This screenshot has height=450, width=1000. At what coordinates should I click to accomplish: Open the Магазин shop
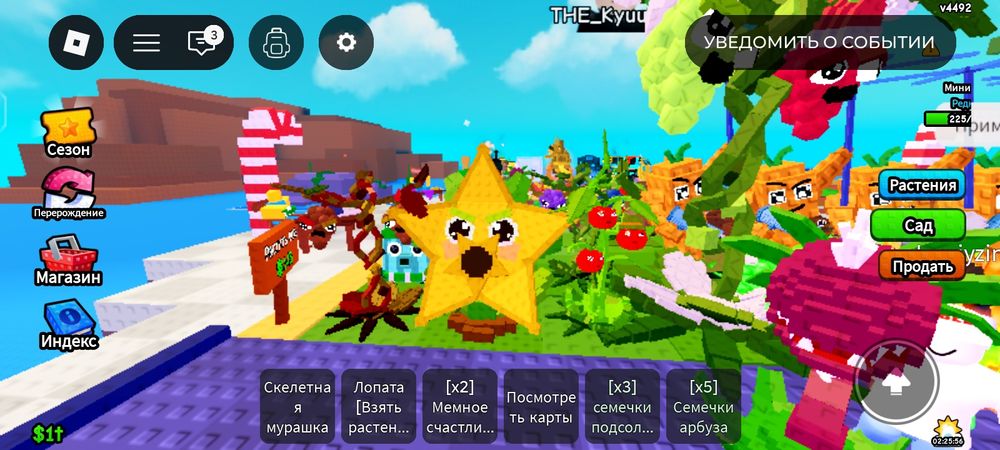68,262
